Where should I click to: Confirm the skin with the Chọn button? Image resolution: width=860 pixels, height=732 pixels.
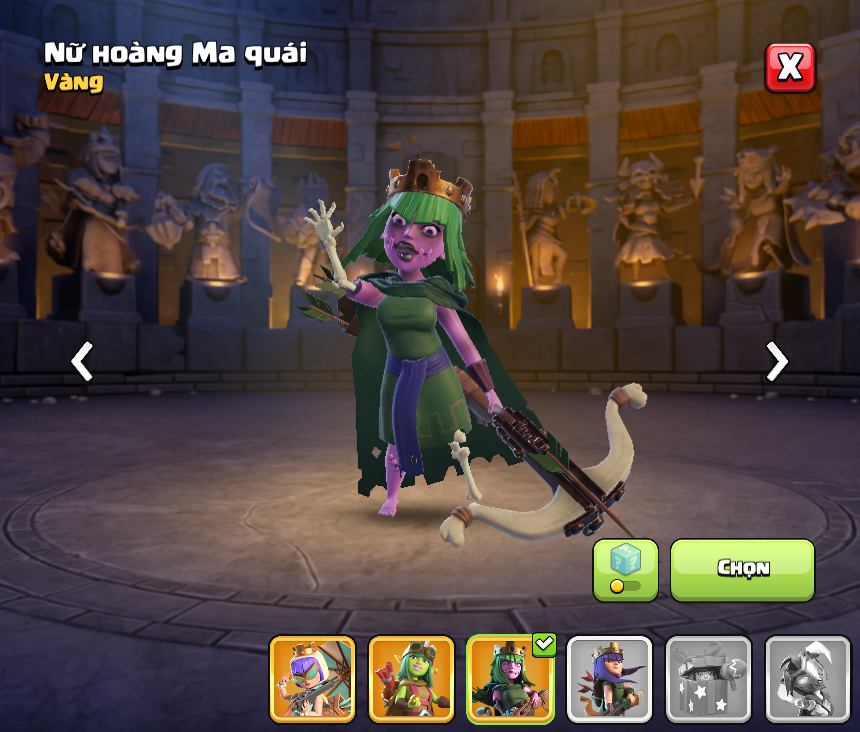pos(742,570)
